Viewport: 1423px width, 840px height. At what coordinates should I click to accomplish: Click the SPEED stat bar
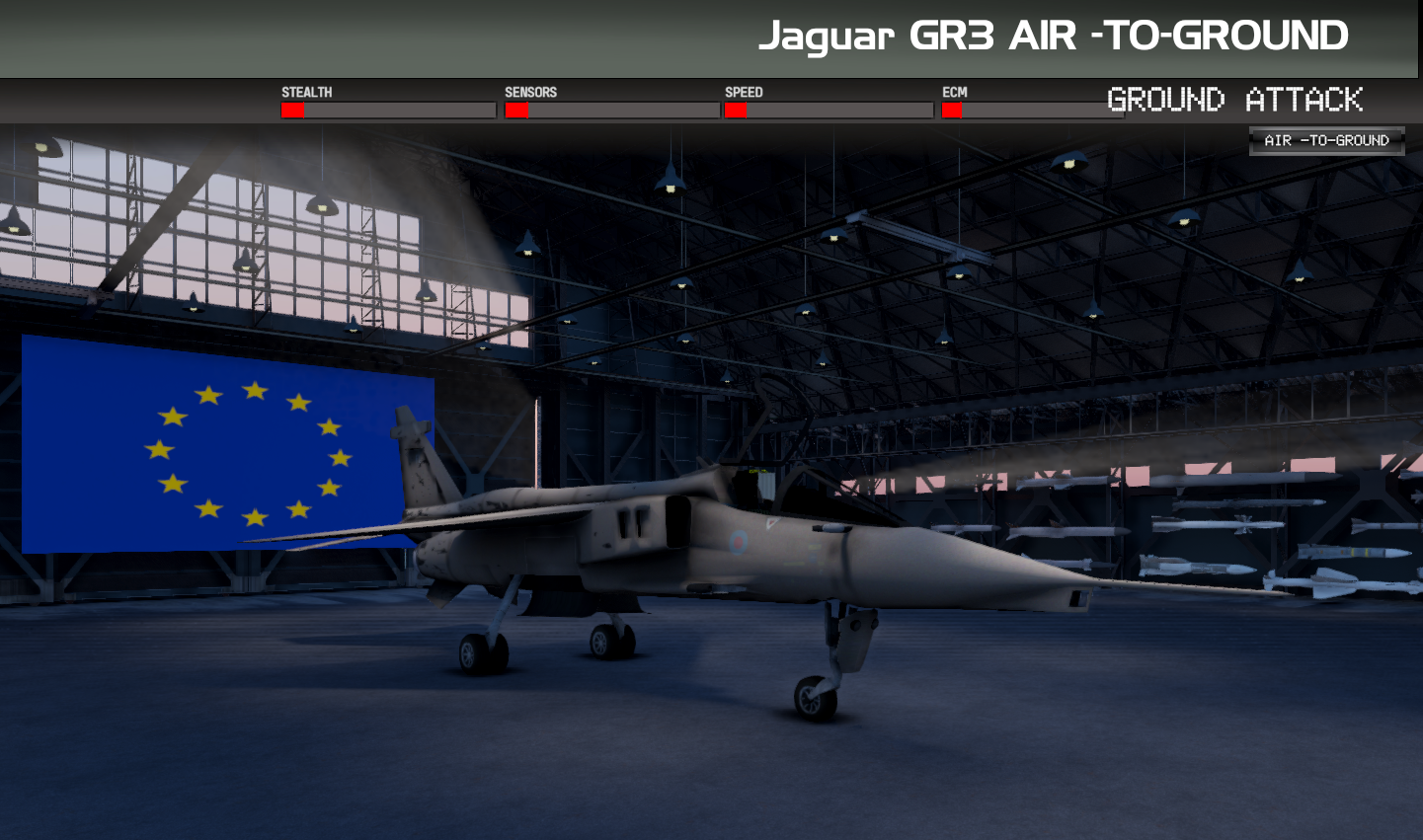(x=828, y=110)
